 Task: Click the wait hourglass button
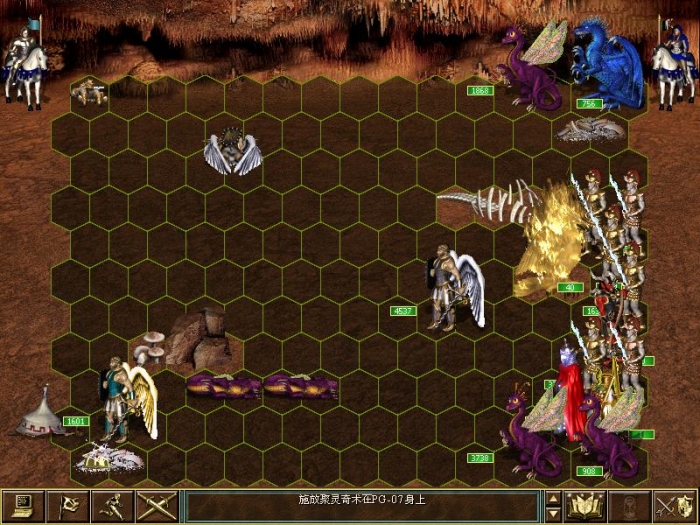tap(629, 505)
